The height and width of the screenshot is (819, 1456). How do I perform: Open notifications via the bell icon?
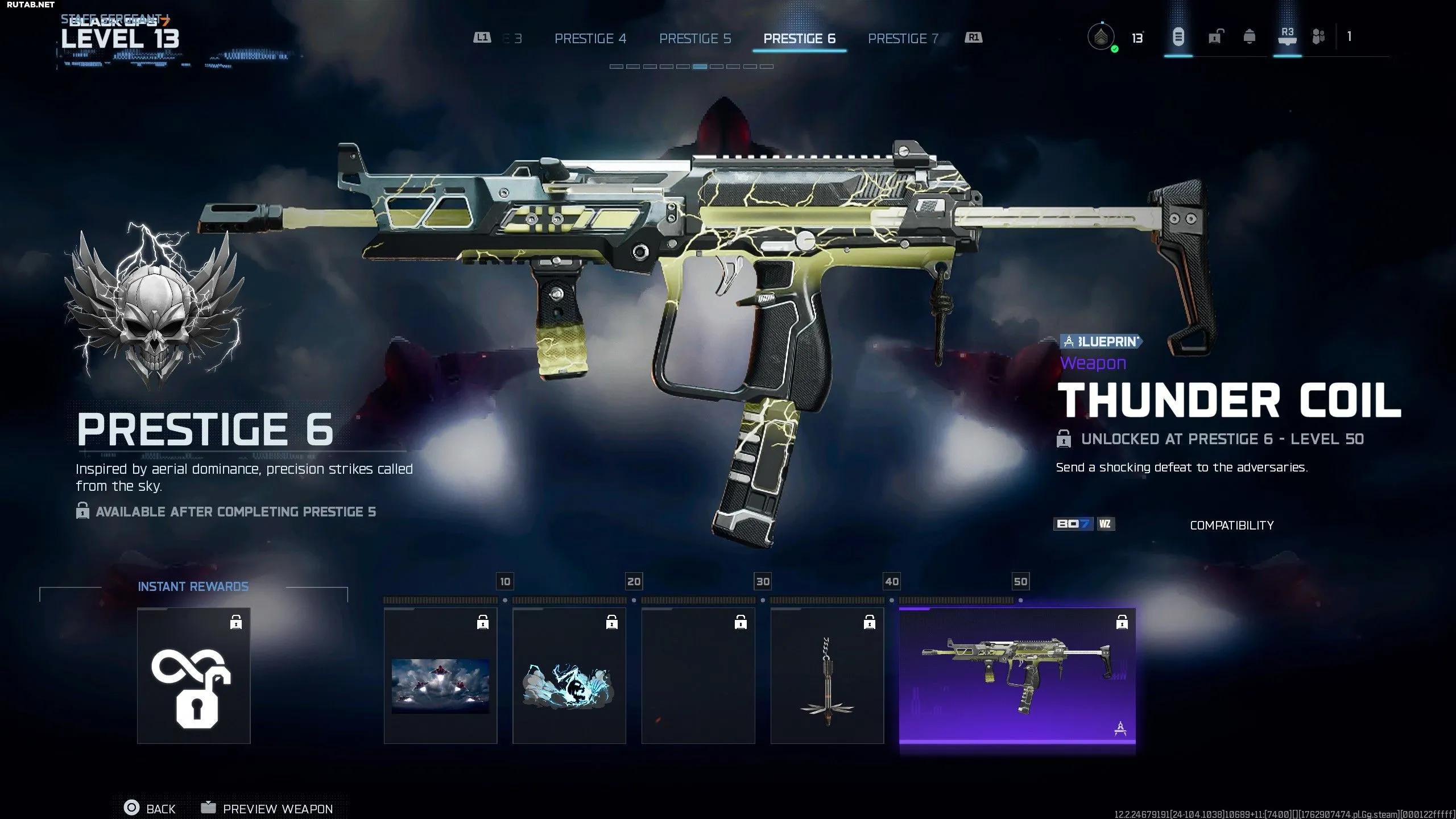coord(1249,38)
